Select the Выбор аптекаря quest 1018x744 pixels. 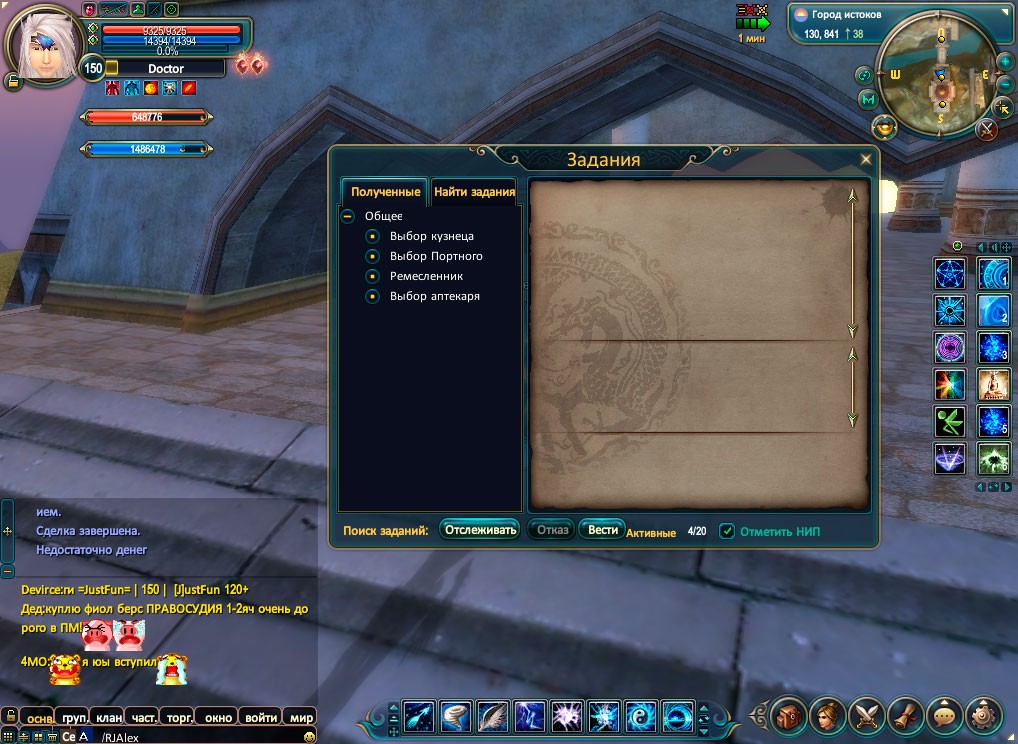click(x=434, y=296)
